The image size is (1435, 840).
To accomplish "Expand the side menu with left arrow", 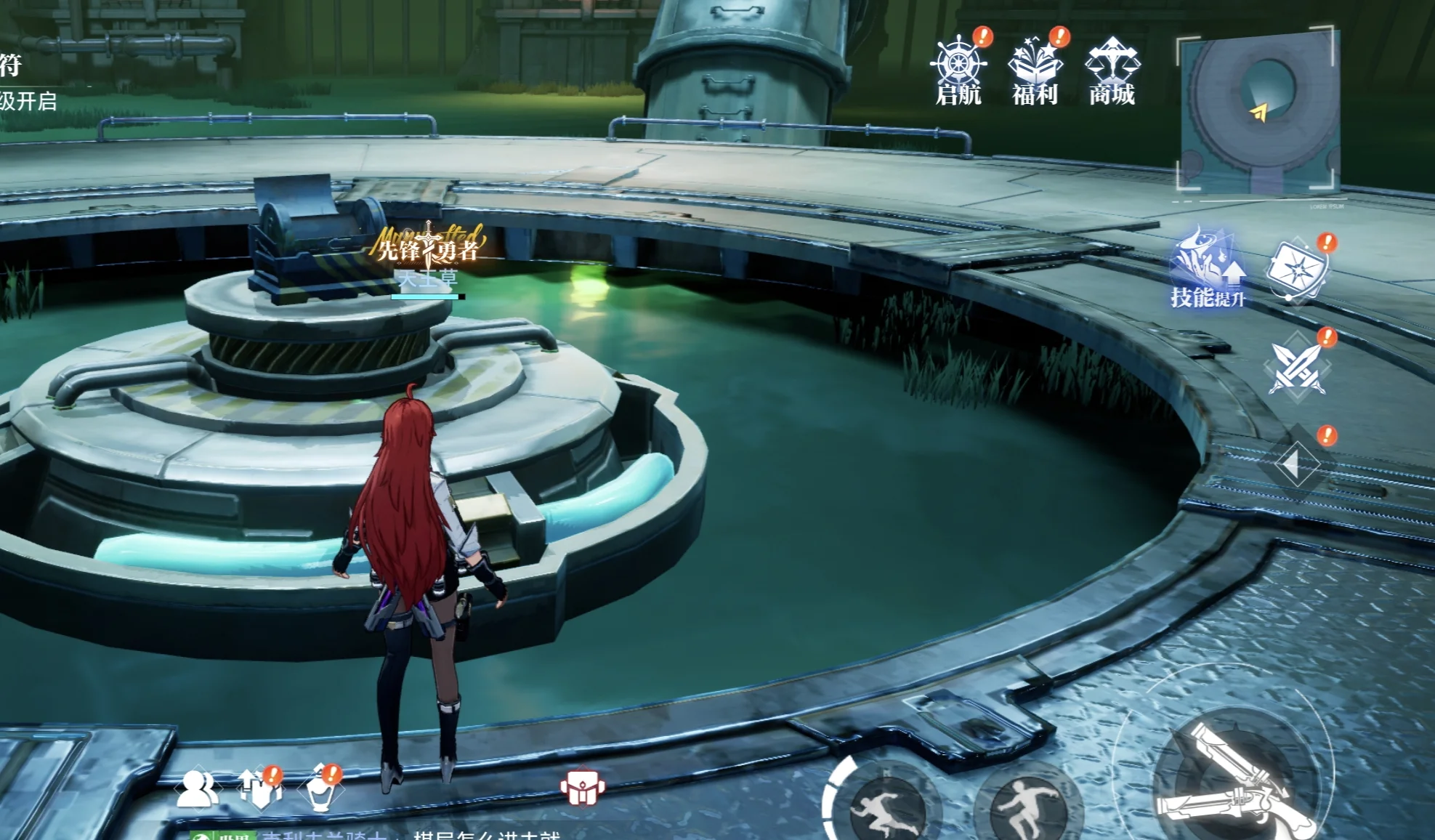I will point(1295,465).
